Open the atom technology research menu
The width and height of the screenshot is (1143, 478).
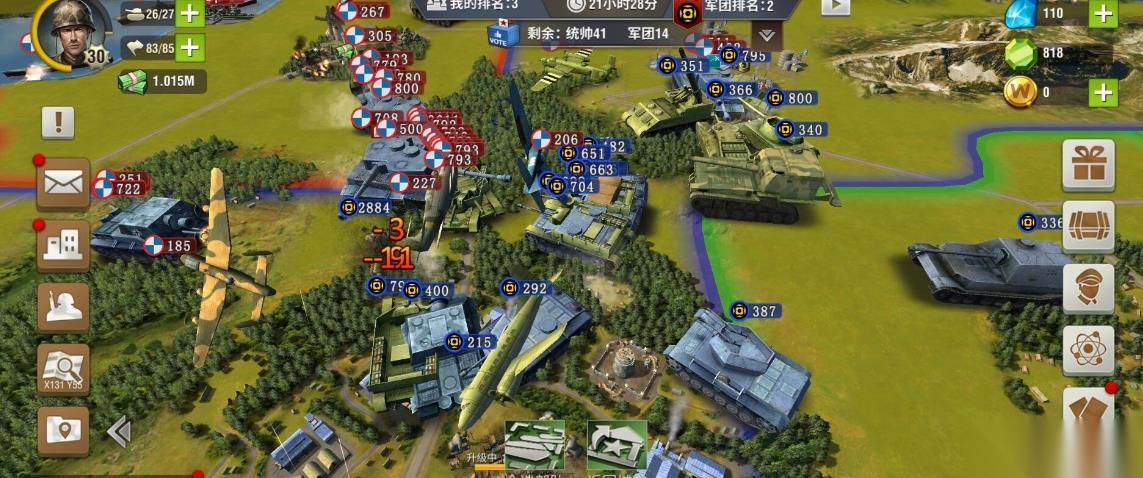(1088, 350)
